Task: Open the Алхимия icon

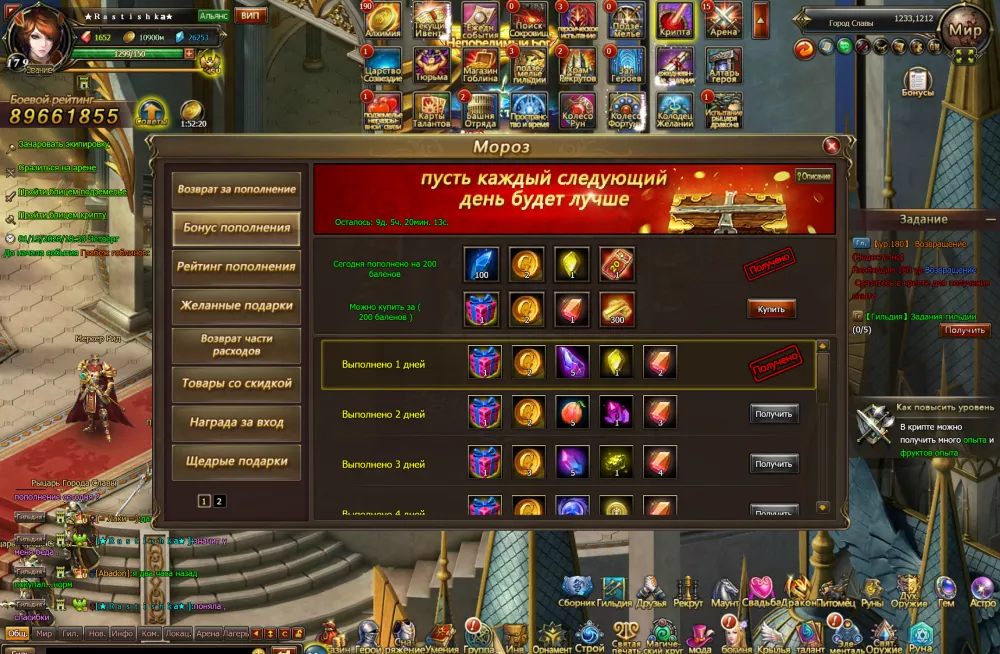Action: point(383,20)
